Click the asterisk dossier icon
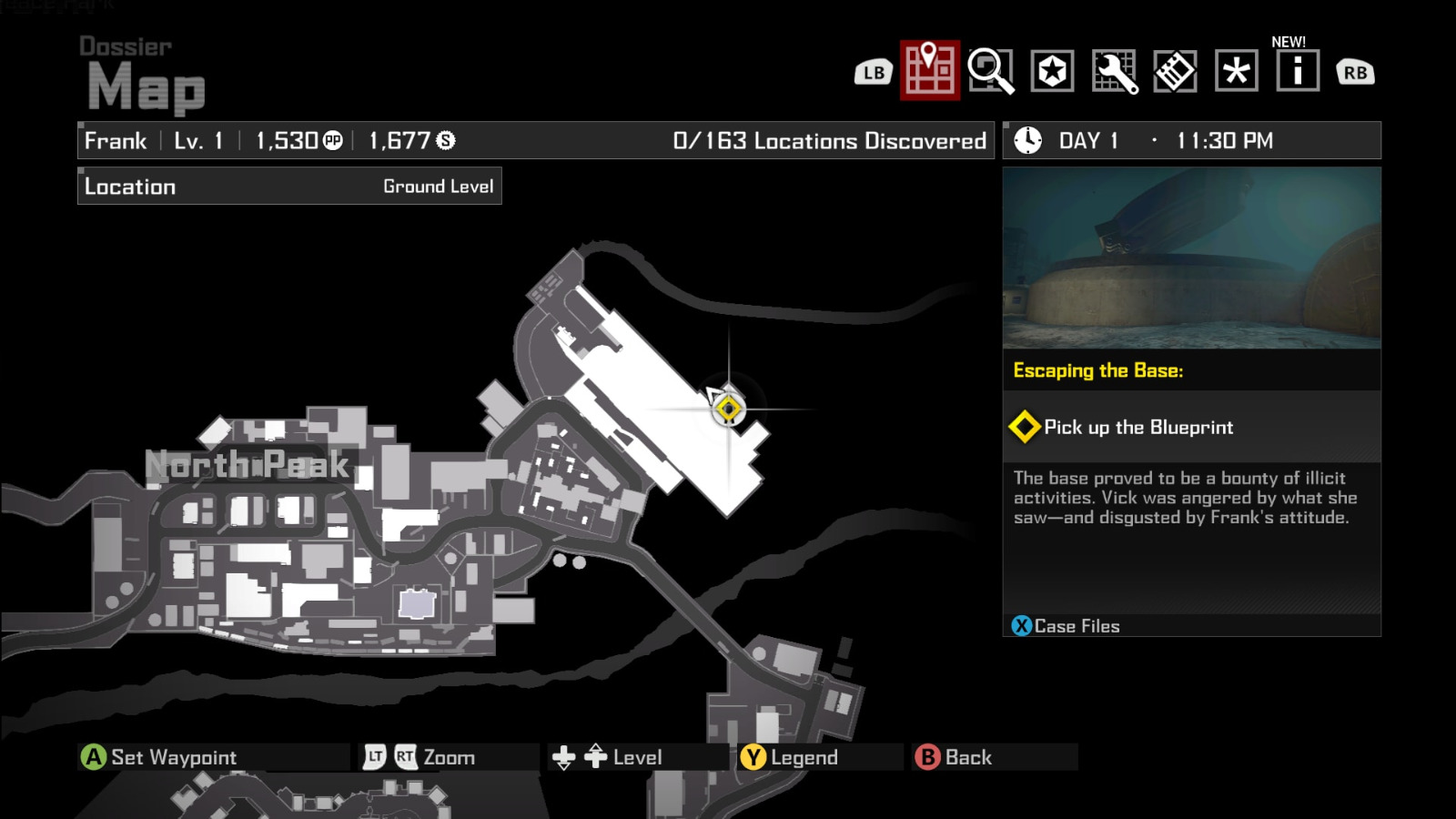The width and height of the screenshot is (1456, 819). (1236, 71)
